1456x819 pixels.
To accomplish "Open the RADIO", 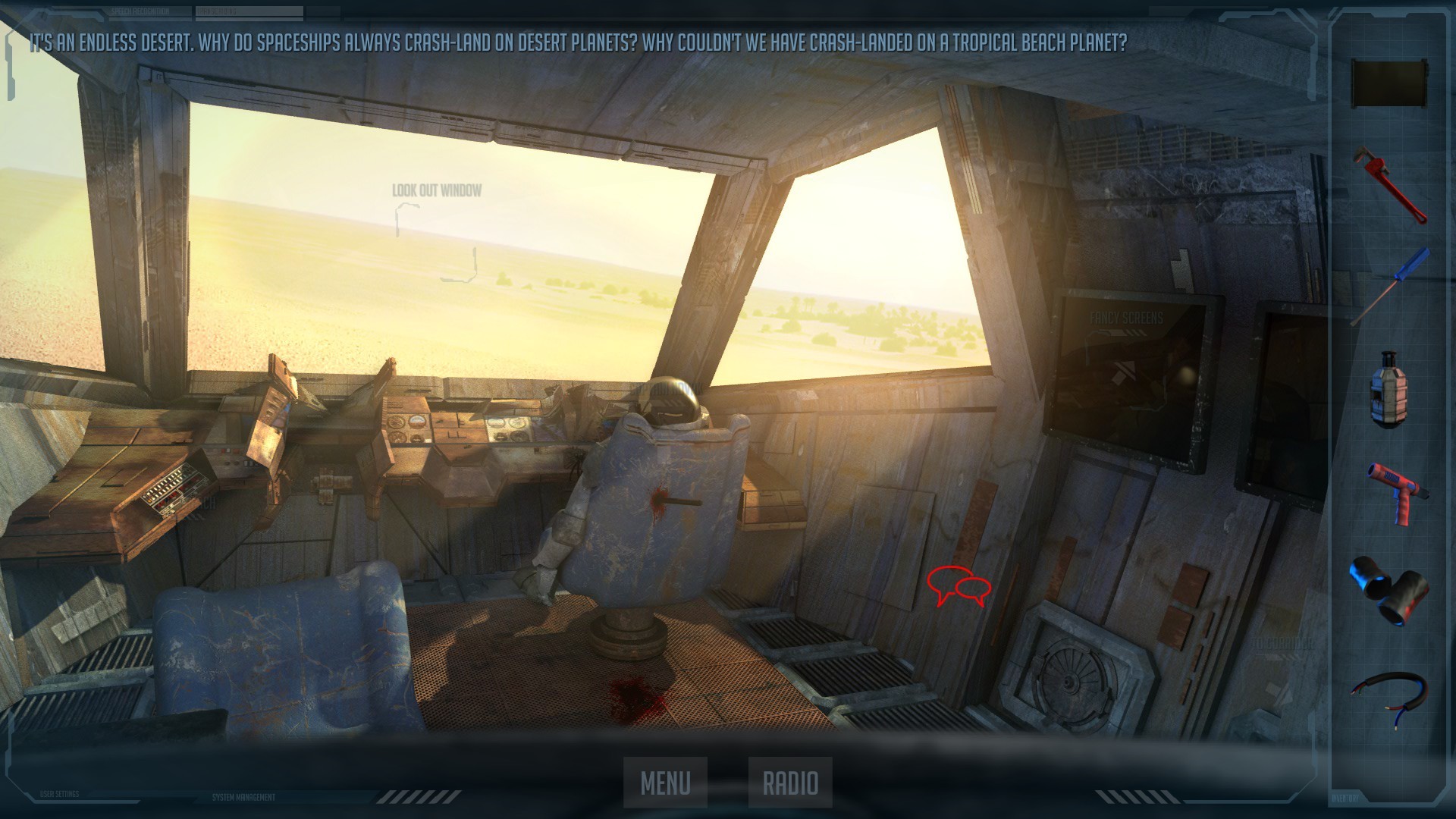I will (790, 783).
